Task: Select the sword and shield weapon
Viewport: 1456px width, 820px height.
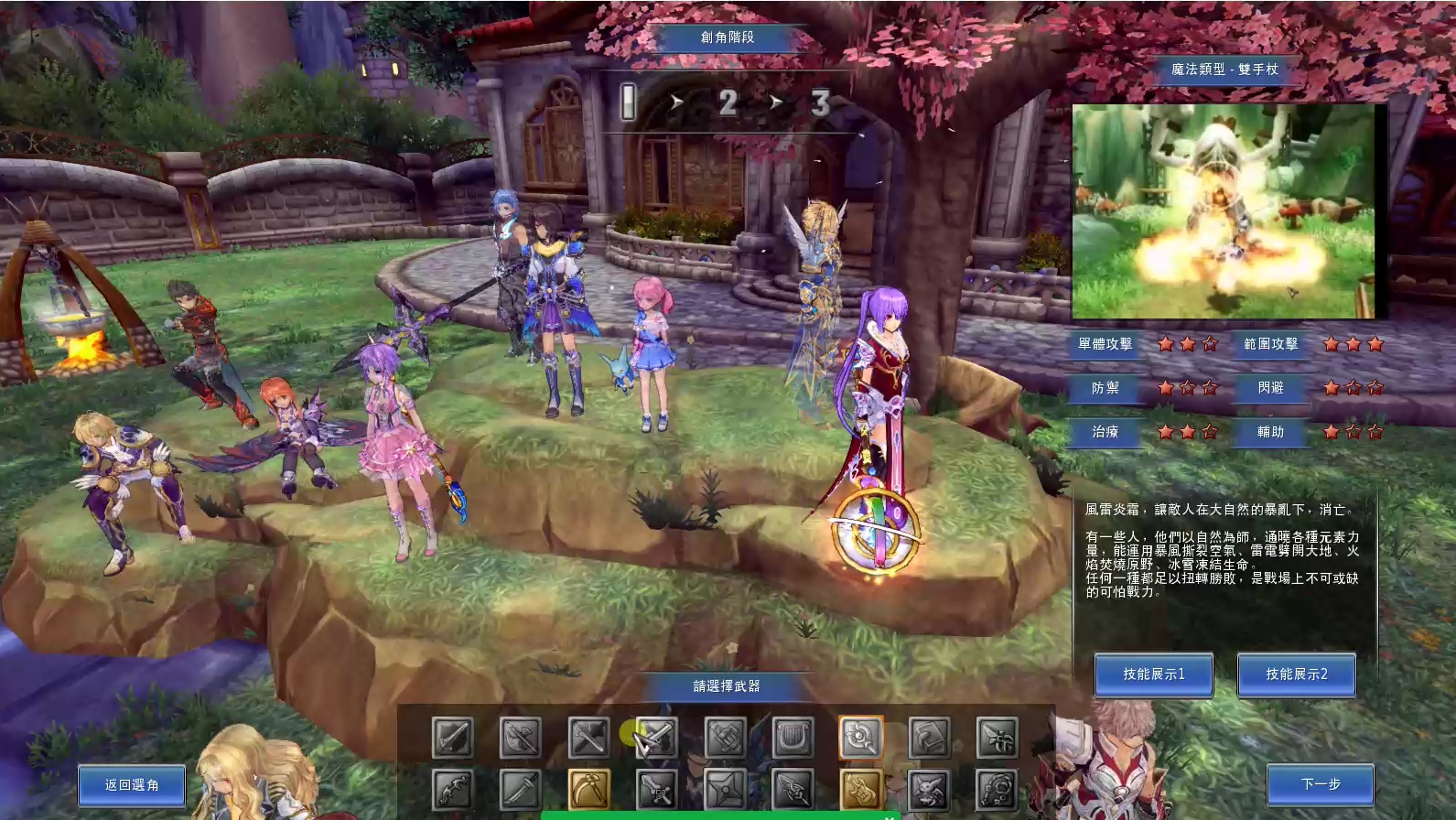Action: point(453,738)
